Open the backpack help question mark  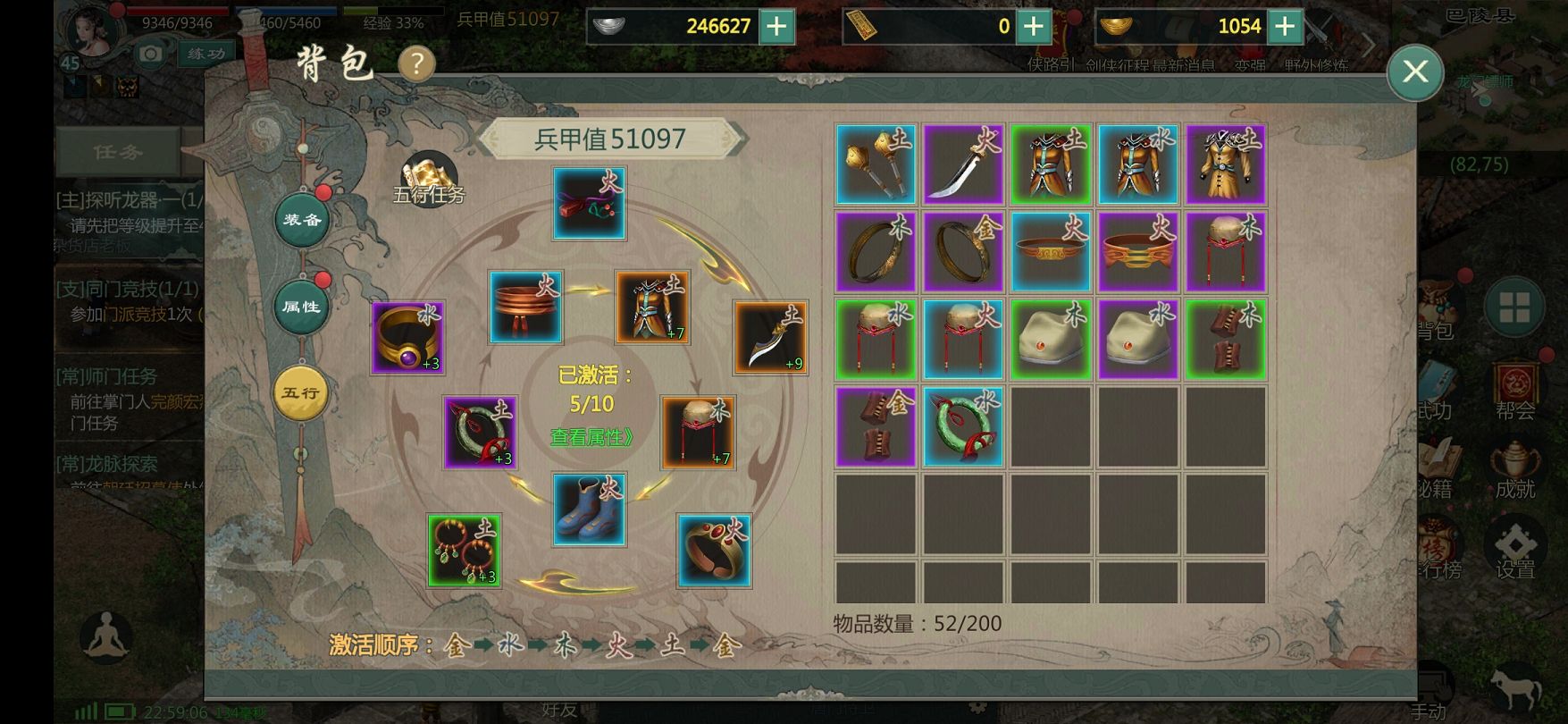[416, 64]
